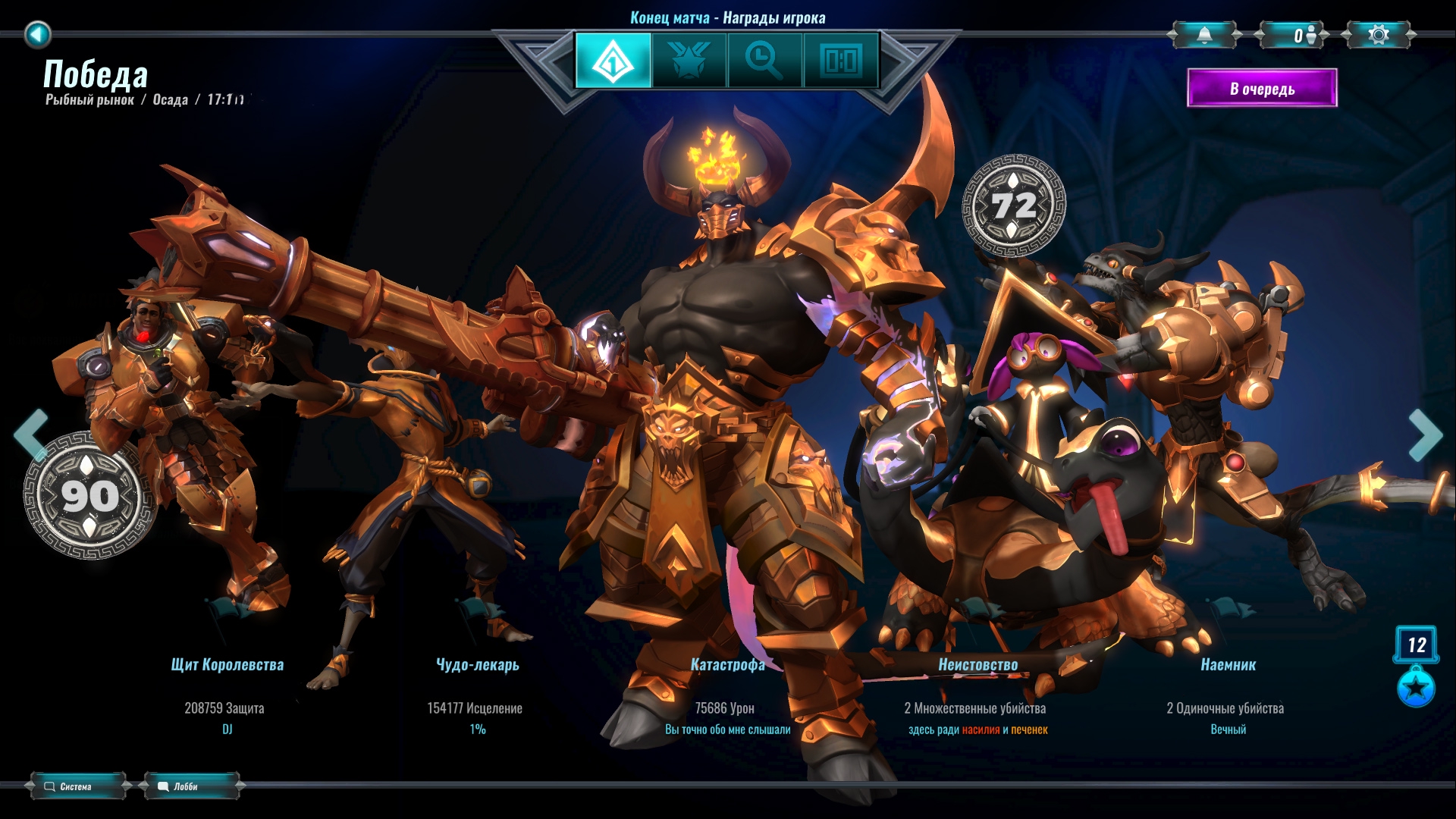Queue again with the В очередь button
Image resolution: width=1456 pixels, height=819 pixels.
tap(1262, 89)
